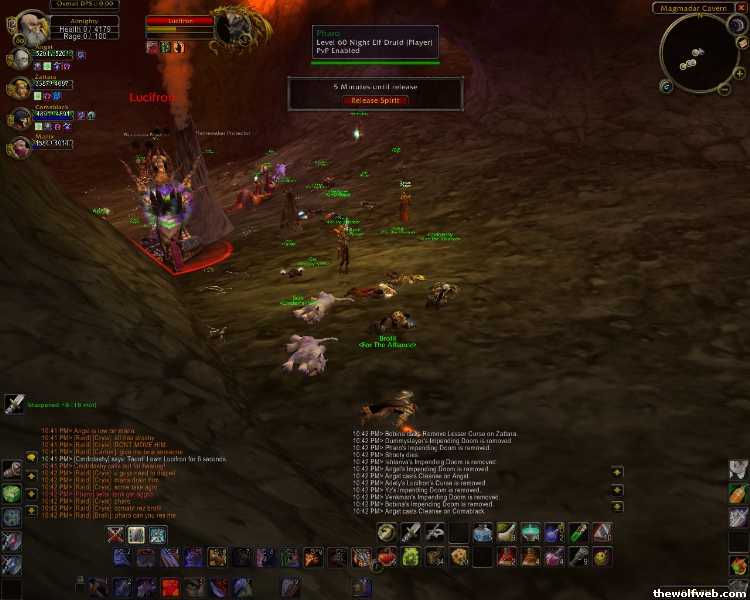Use the orange carrot item on right bar

(738, 493)
